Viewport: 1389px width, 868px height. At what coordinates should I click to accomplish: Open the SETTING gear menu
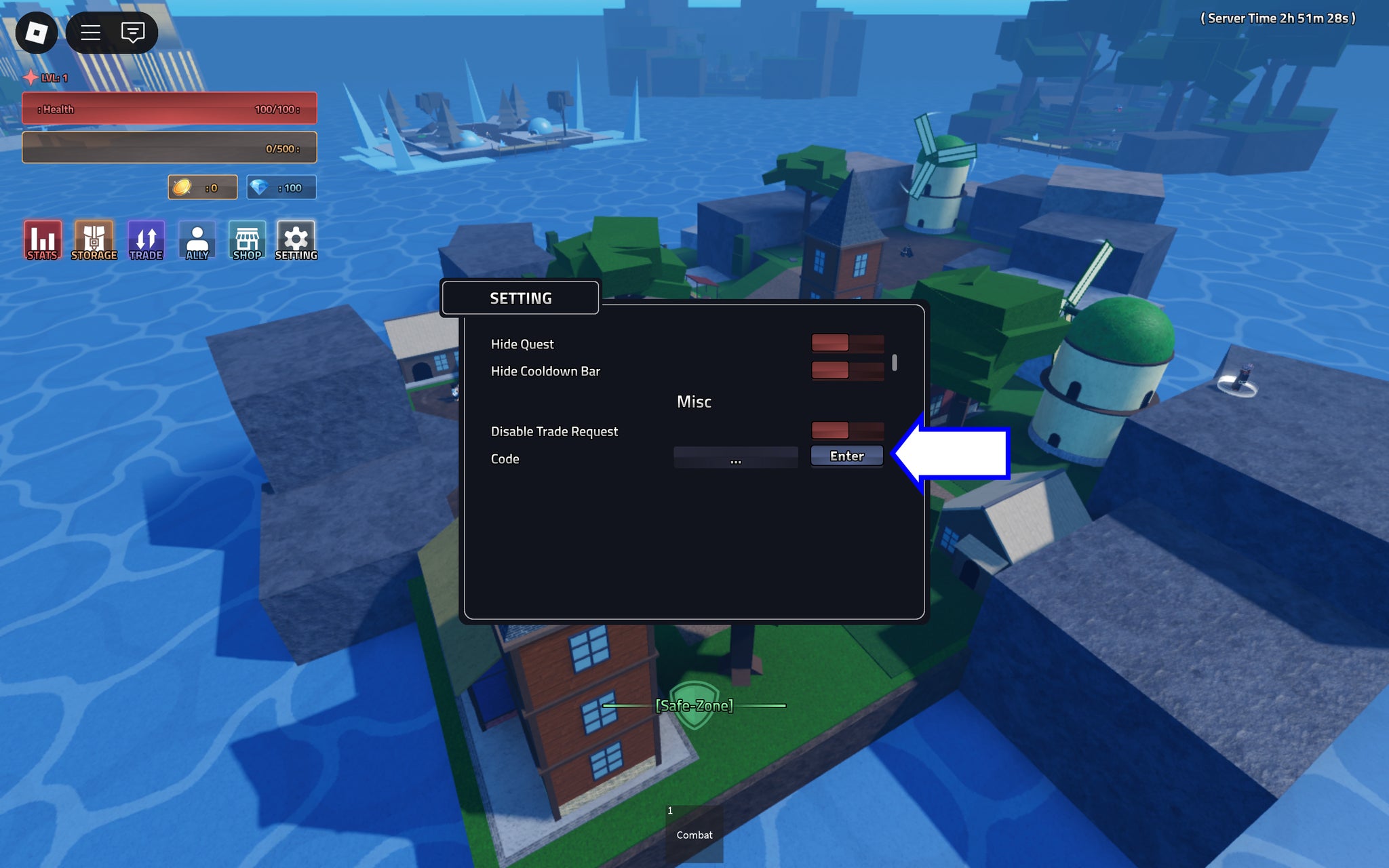pyautogui.click(x=296, y=239)
